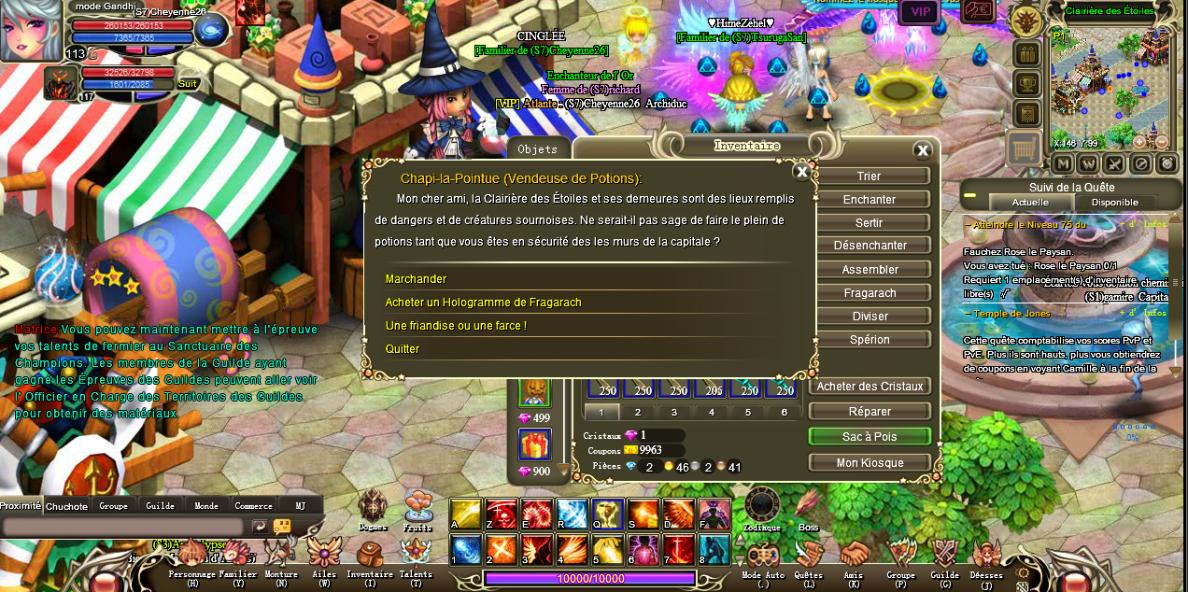Open the Quêtes menu in bottom bar
Screen dimensions: 1188x592
coord(808,558)
